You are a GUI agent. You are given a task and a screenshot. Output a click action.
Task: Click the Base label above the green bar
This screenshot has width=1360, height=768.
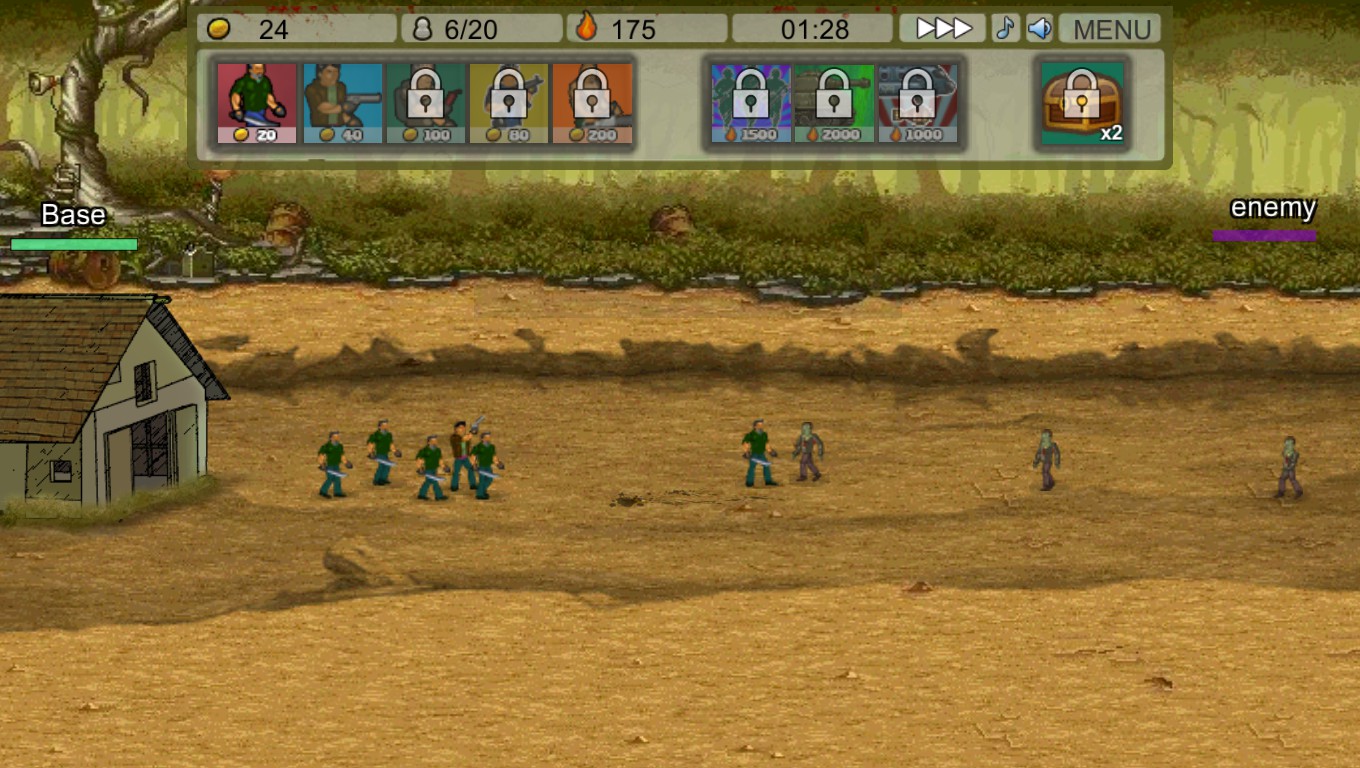(73, 215)
